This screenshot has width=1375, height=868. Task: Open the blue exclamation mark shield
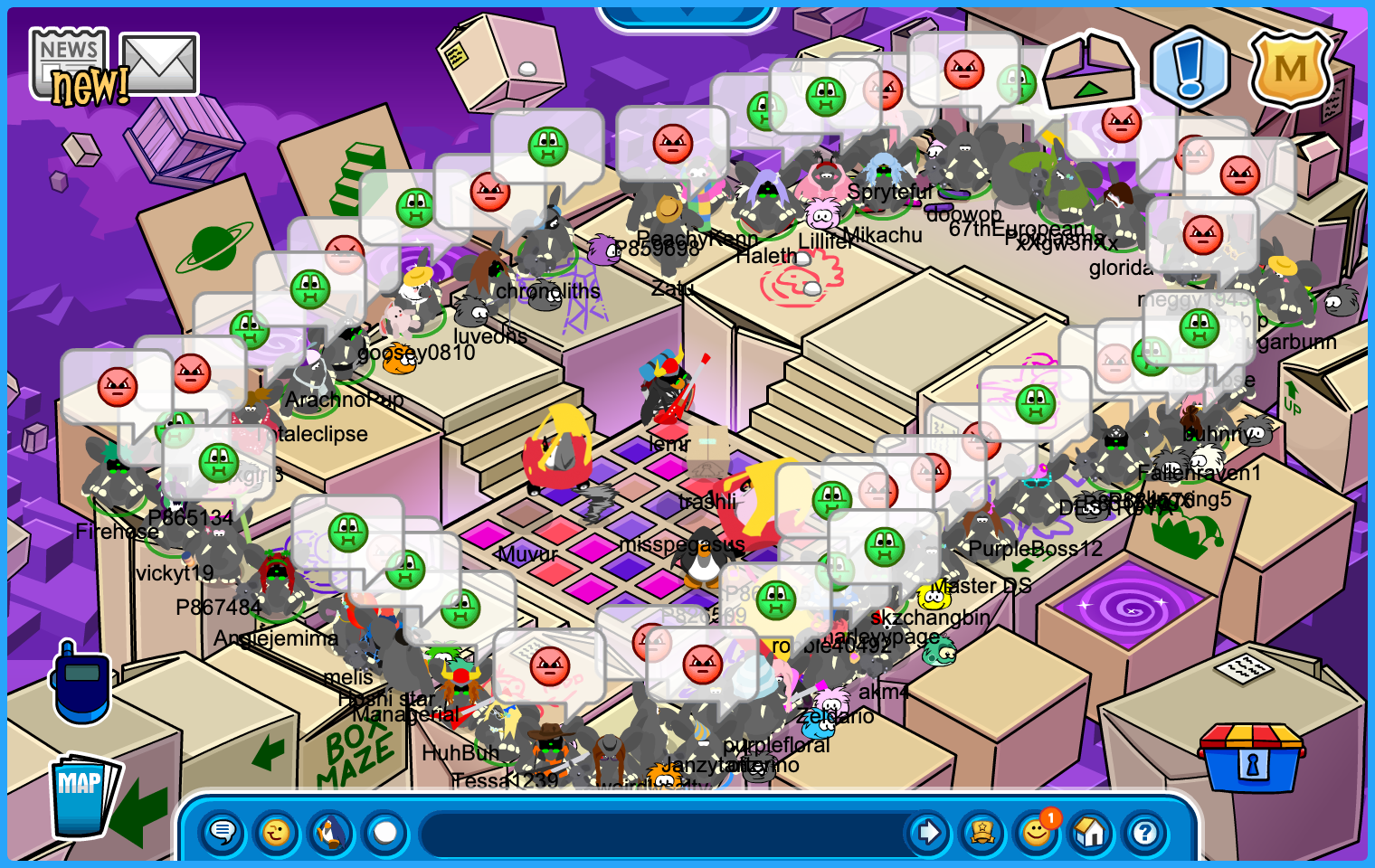(x=1190, y=69)
